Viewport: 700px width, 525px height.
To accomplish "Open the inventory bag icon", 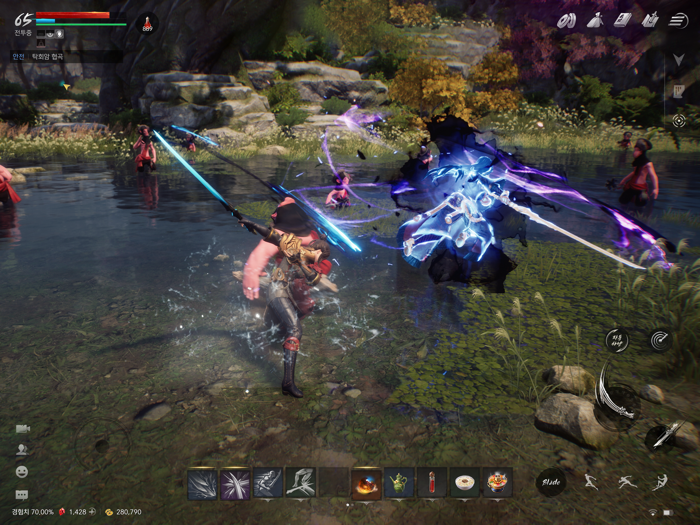I will (595, 19).
